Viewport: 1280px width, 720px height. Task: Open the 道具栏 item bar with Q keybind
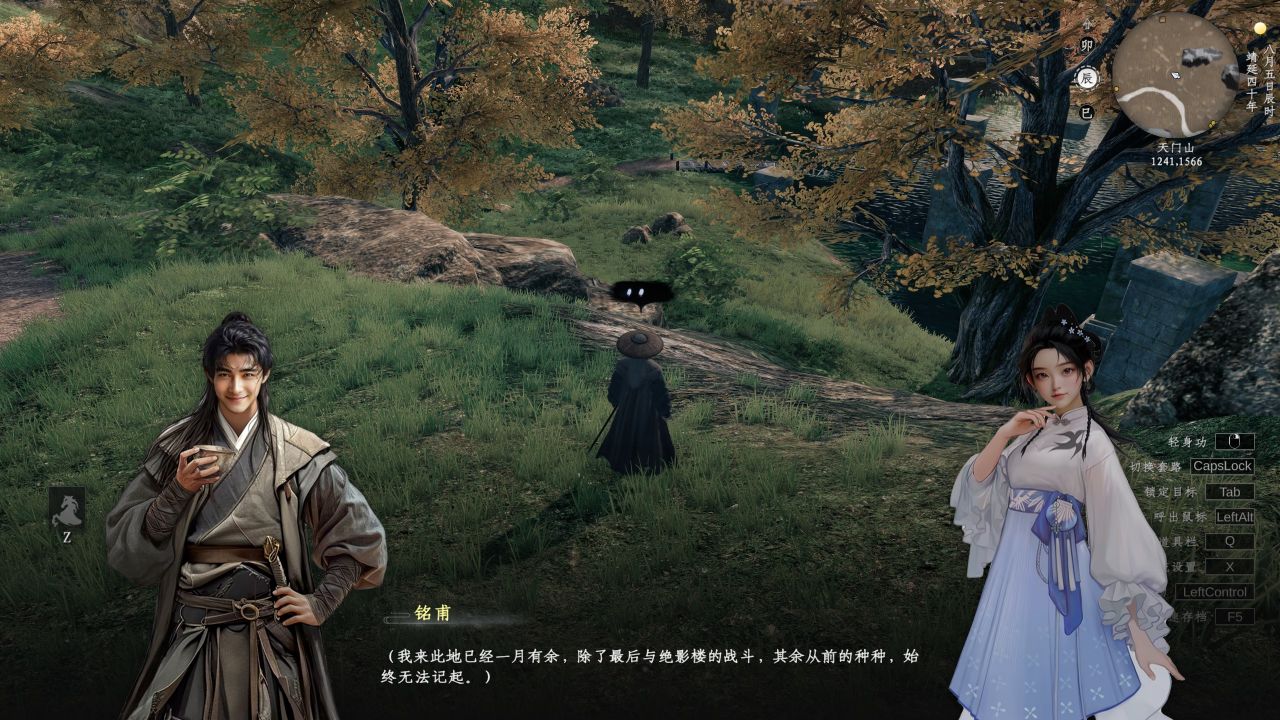tap(1229, 542)
